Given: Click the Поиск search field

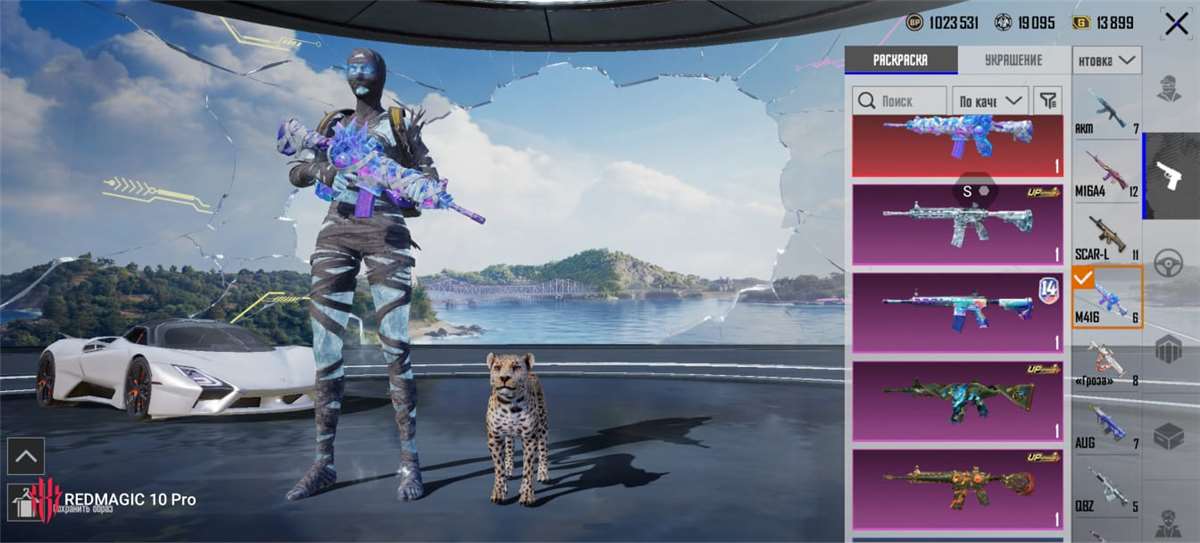Looking at the screenshot, I should [x=900, y=101].
